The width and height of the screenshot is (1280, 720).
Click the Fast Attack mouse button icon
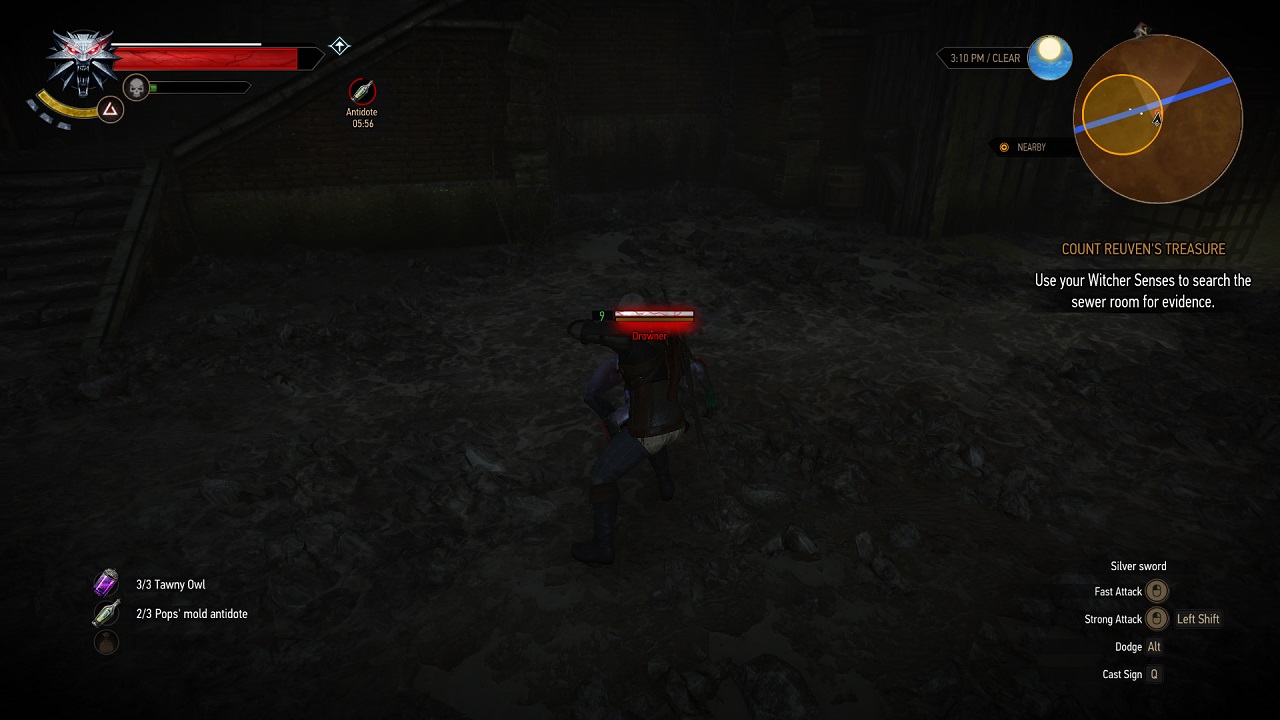(1157, 591)
